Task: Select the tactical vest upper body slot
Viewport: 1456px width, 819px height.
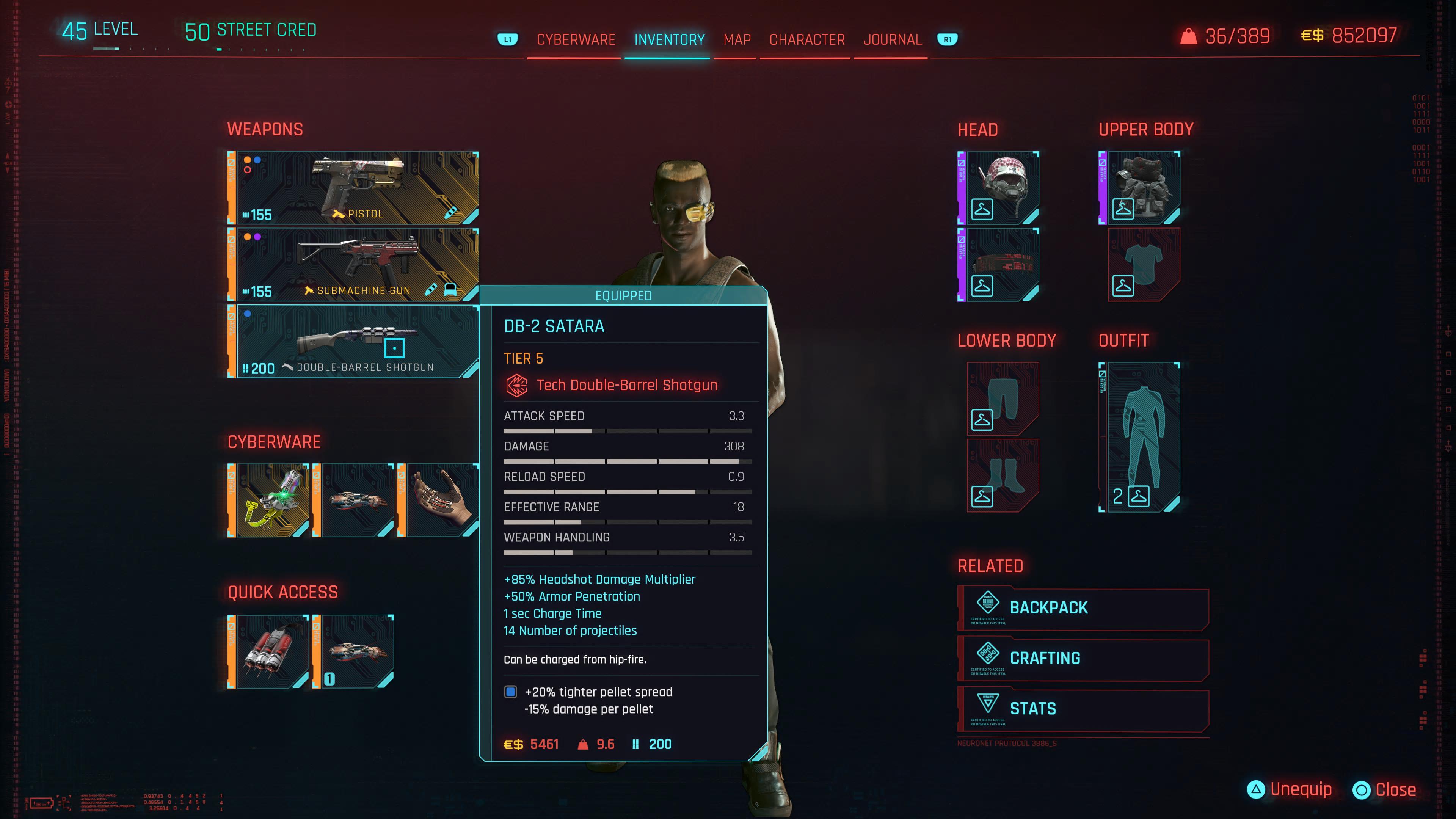Action: coord(1143,188)
